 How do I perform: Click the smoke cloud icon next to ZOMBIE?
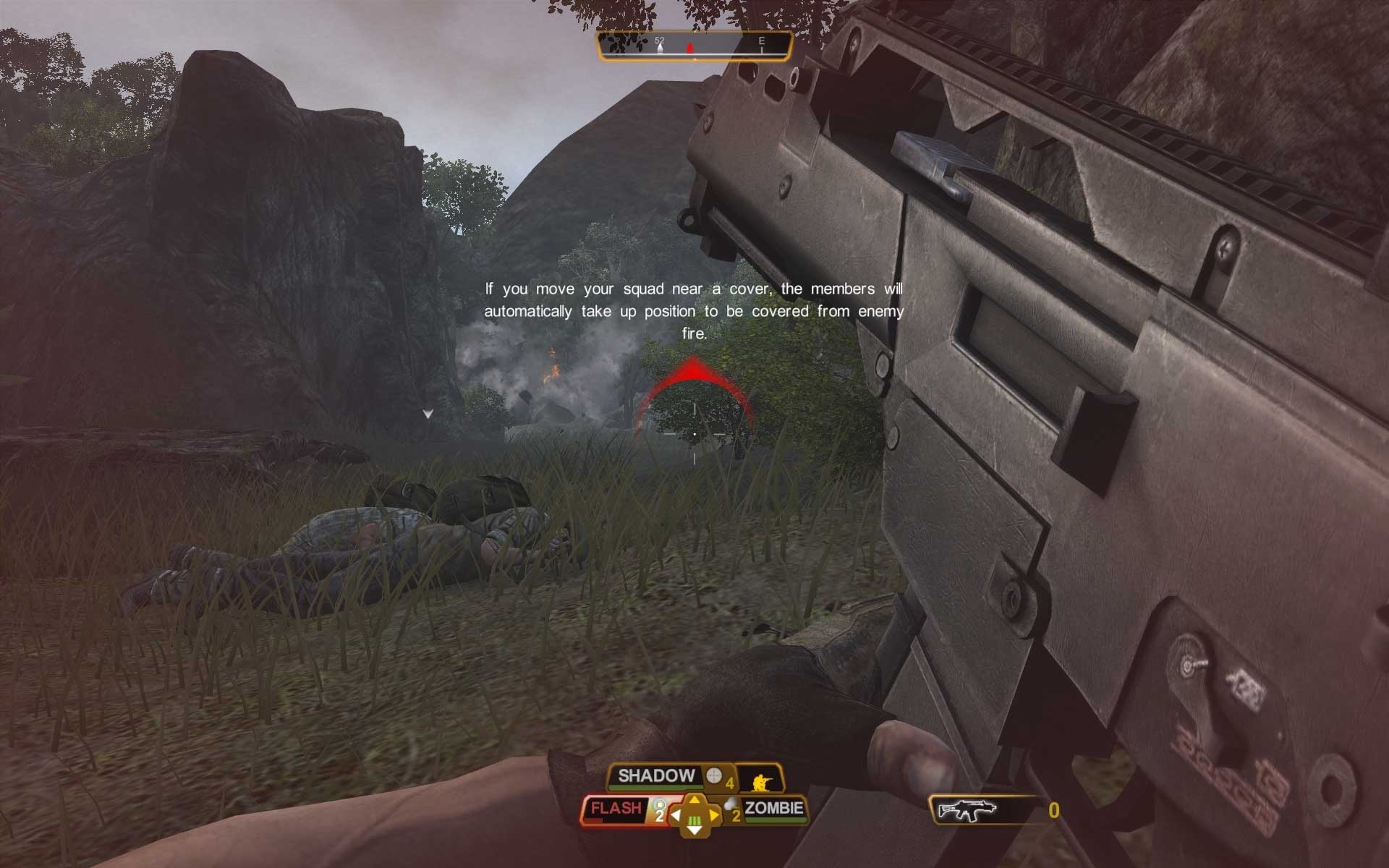pos(730,804)
